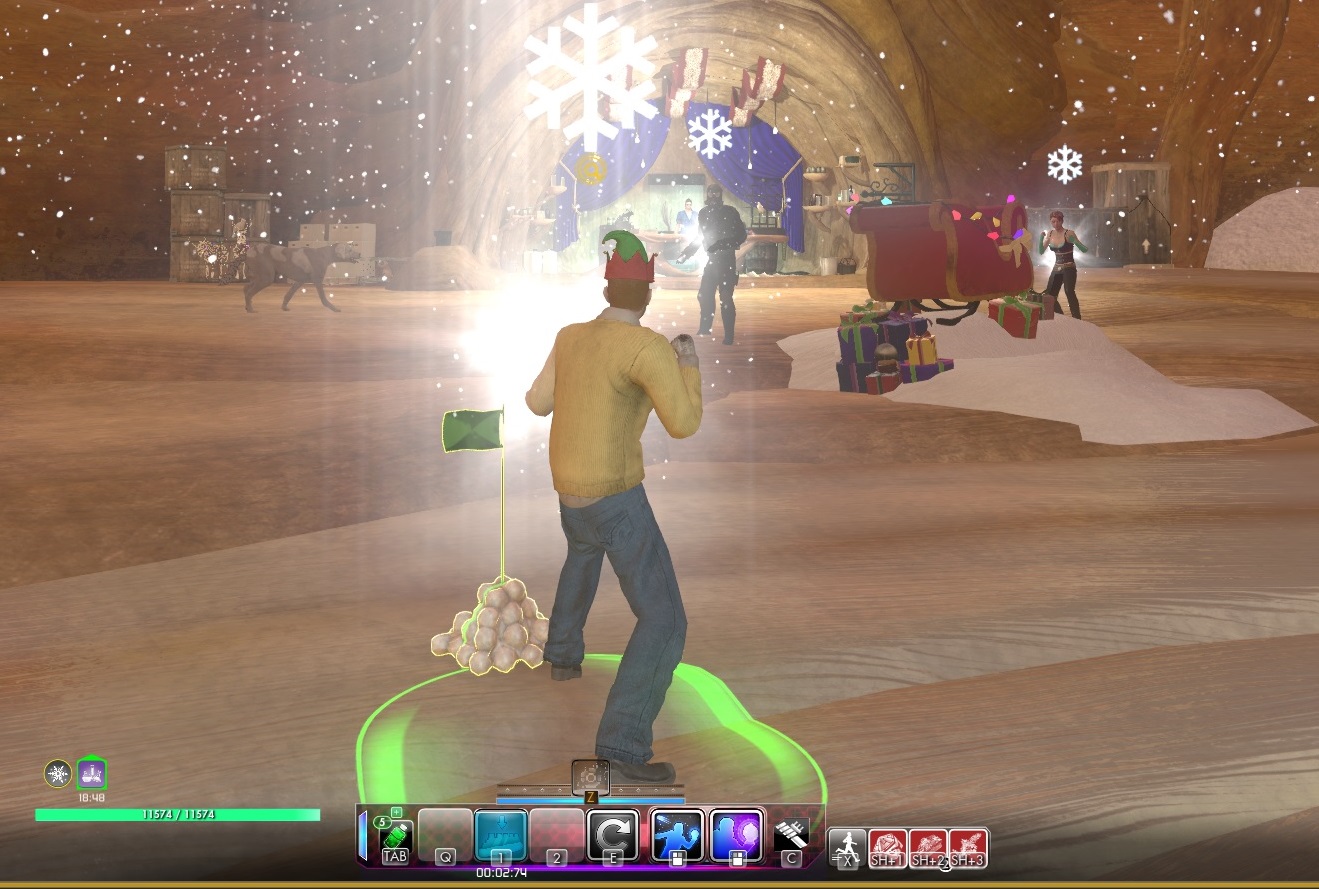1319x889 pixels.
Task: Activate the teal snow fort ability
Action: [x=500, y=836]
